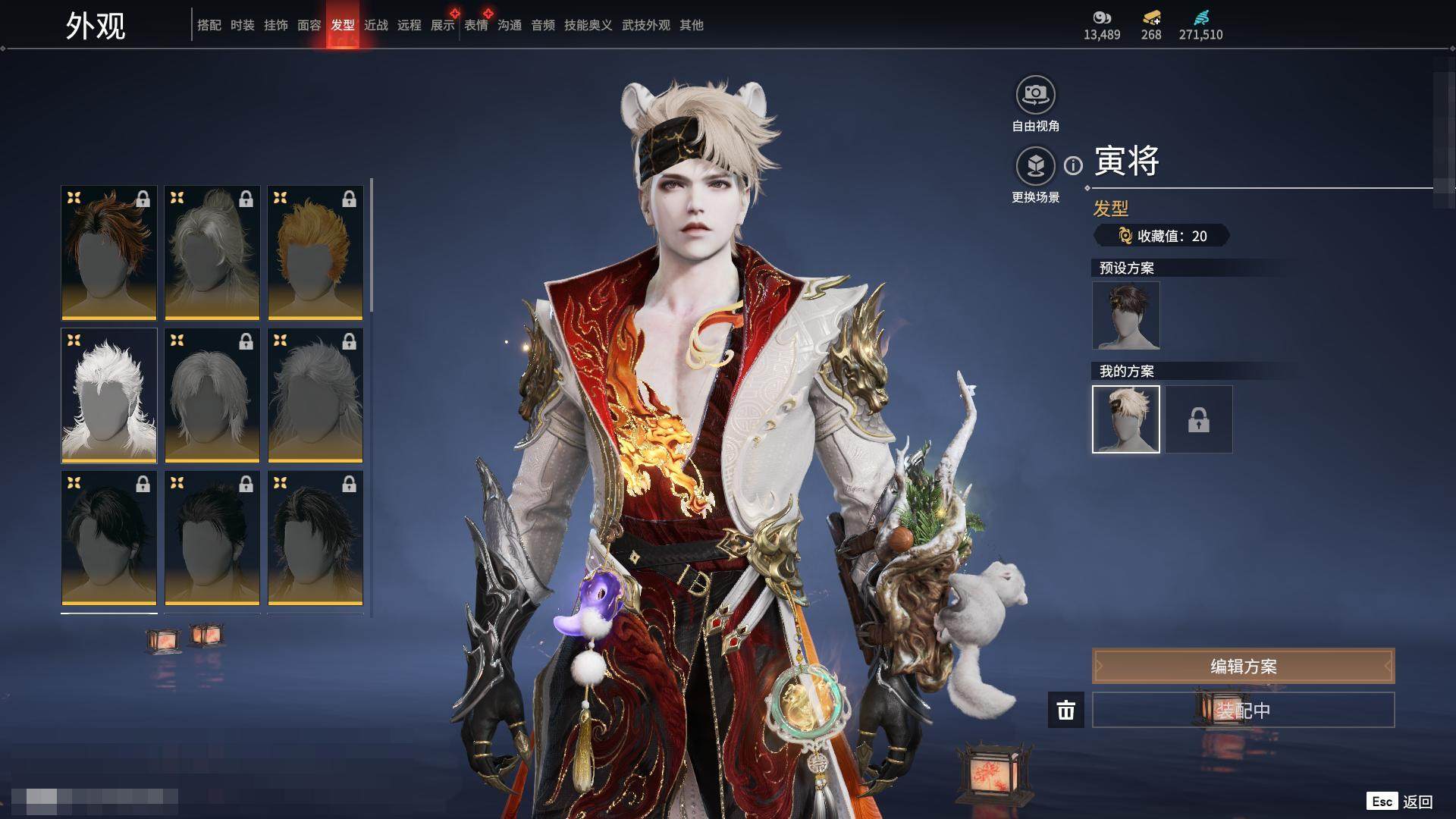The height and width of the screenshot is (819, 1456).
Task: Show info for the 寅将 hairstyle
Action: pyautogui.click(x=1073, y=165)
